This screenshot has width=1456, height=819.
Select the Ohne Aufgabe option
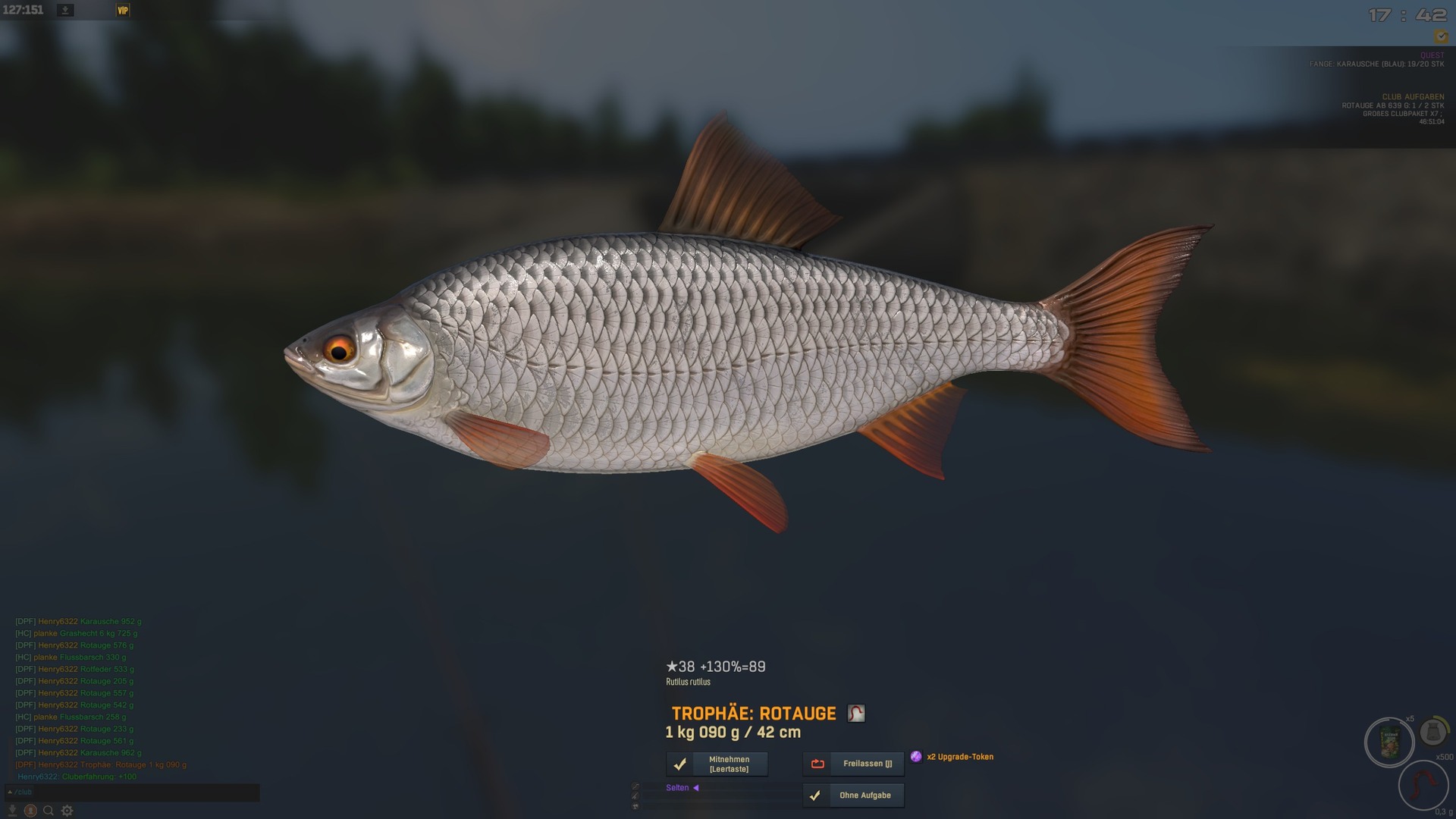853,795
